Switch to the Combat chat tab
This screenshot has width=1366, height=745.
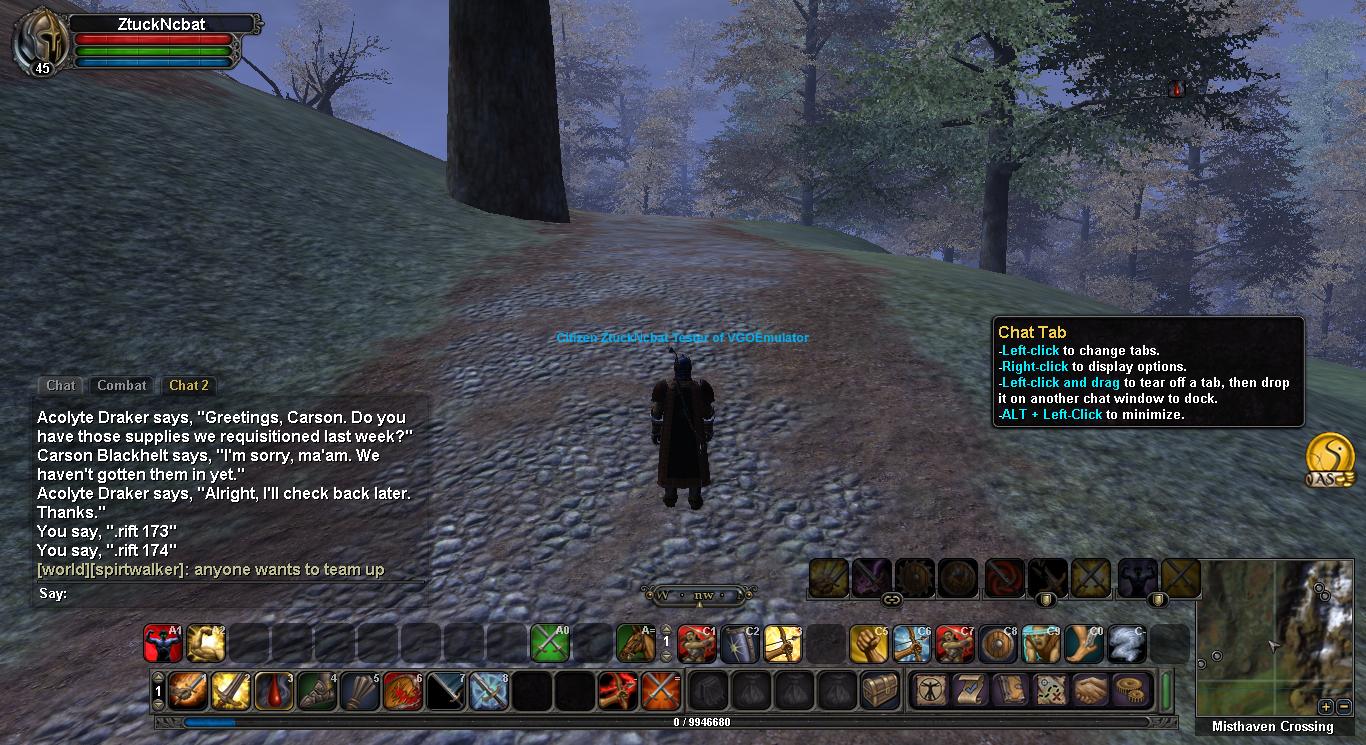(122, 385)
